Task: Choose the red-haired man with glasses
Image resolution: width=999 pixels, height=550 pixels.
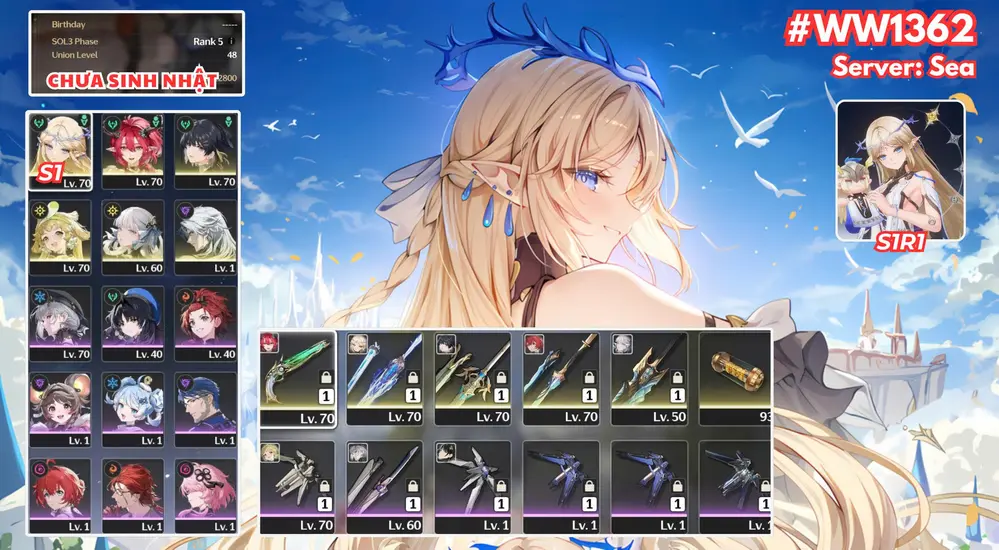Action: [132, 494]
